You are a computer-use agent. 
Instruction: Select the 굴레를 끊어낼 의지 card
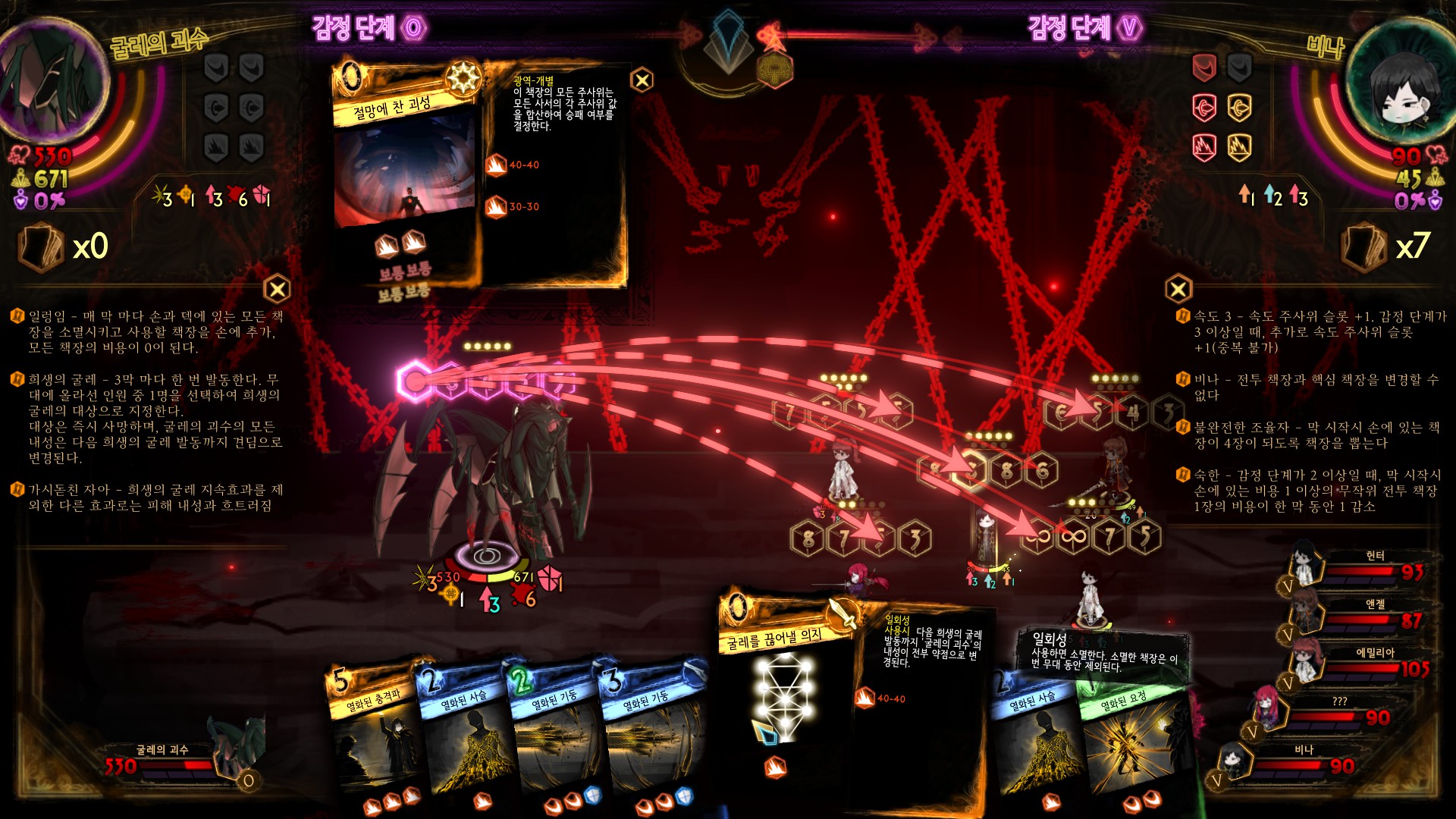[781, 698]
